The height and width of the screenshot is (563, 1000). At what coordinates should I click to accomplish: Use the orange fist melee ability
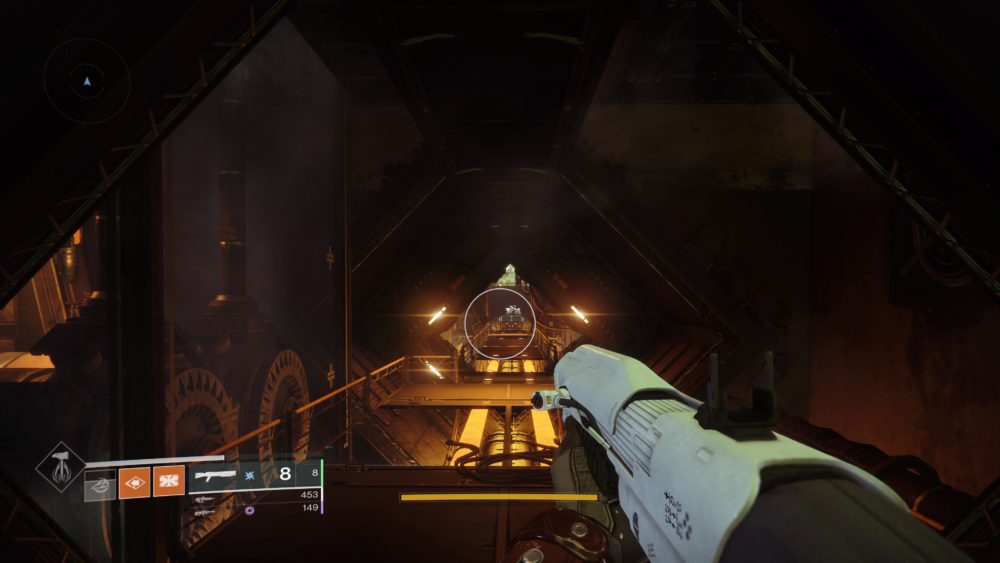(135, 484)
